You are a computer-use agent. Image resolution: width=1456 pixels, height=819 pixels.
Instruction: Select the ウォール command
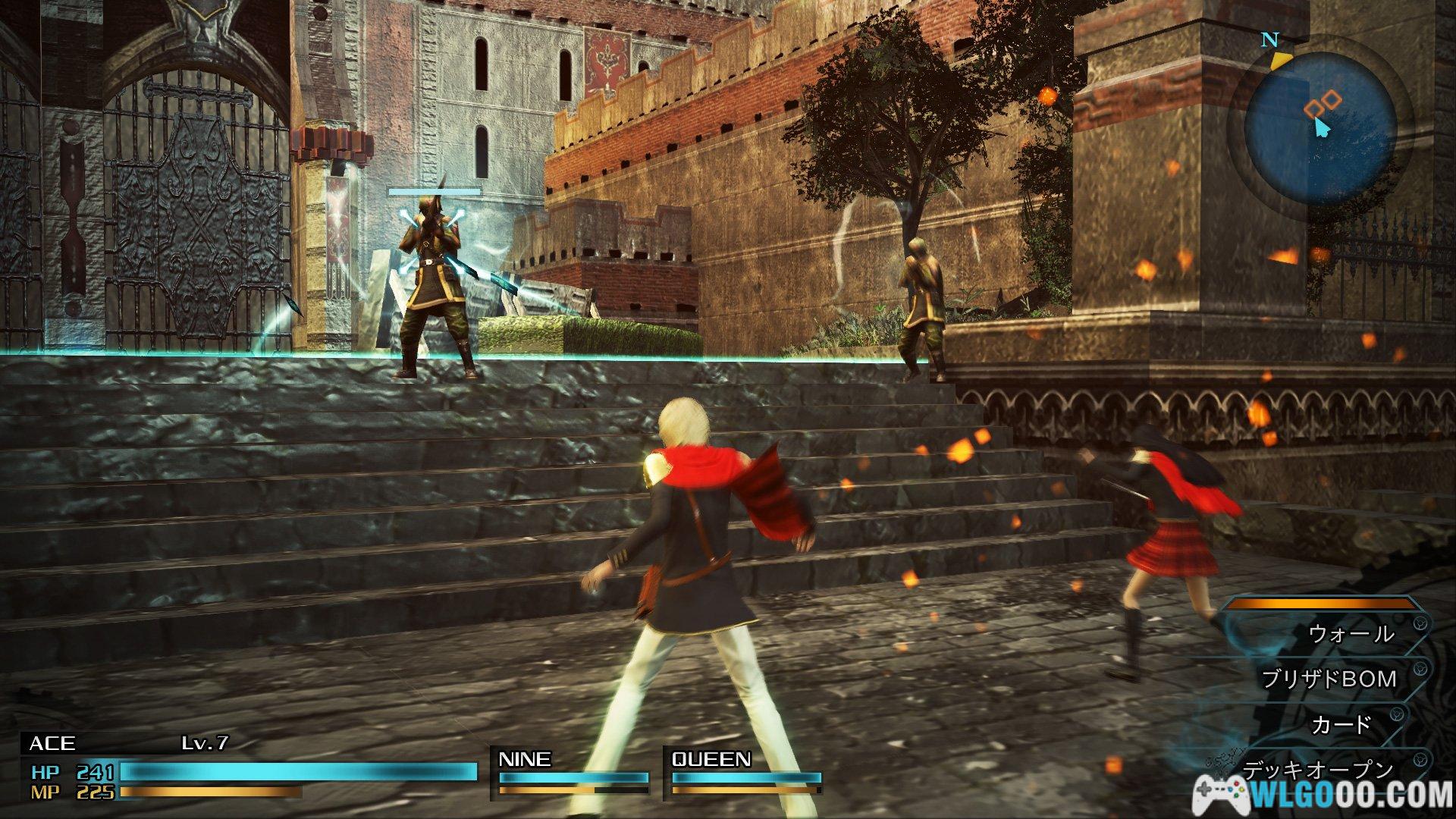click(1351, 634)
